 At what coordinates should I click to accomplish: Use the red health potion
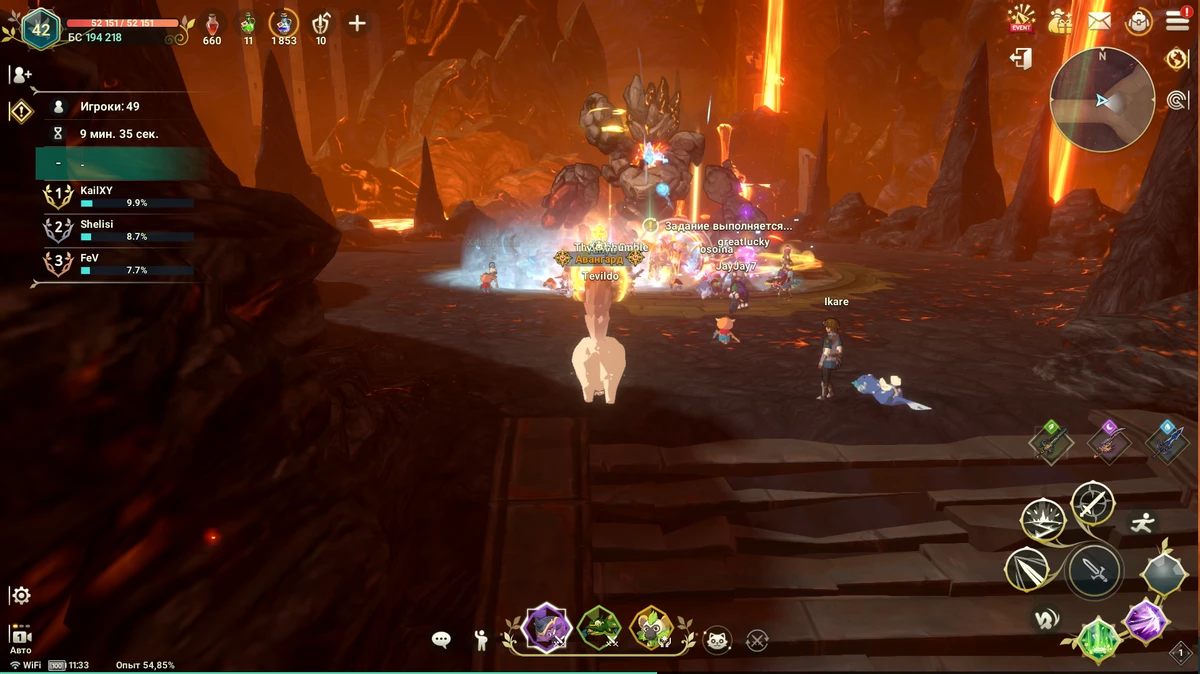[x=212, y=23]
